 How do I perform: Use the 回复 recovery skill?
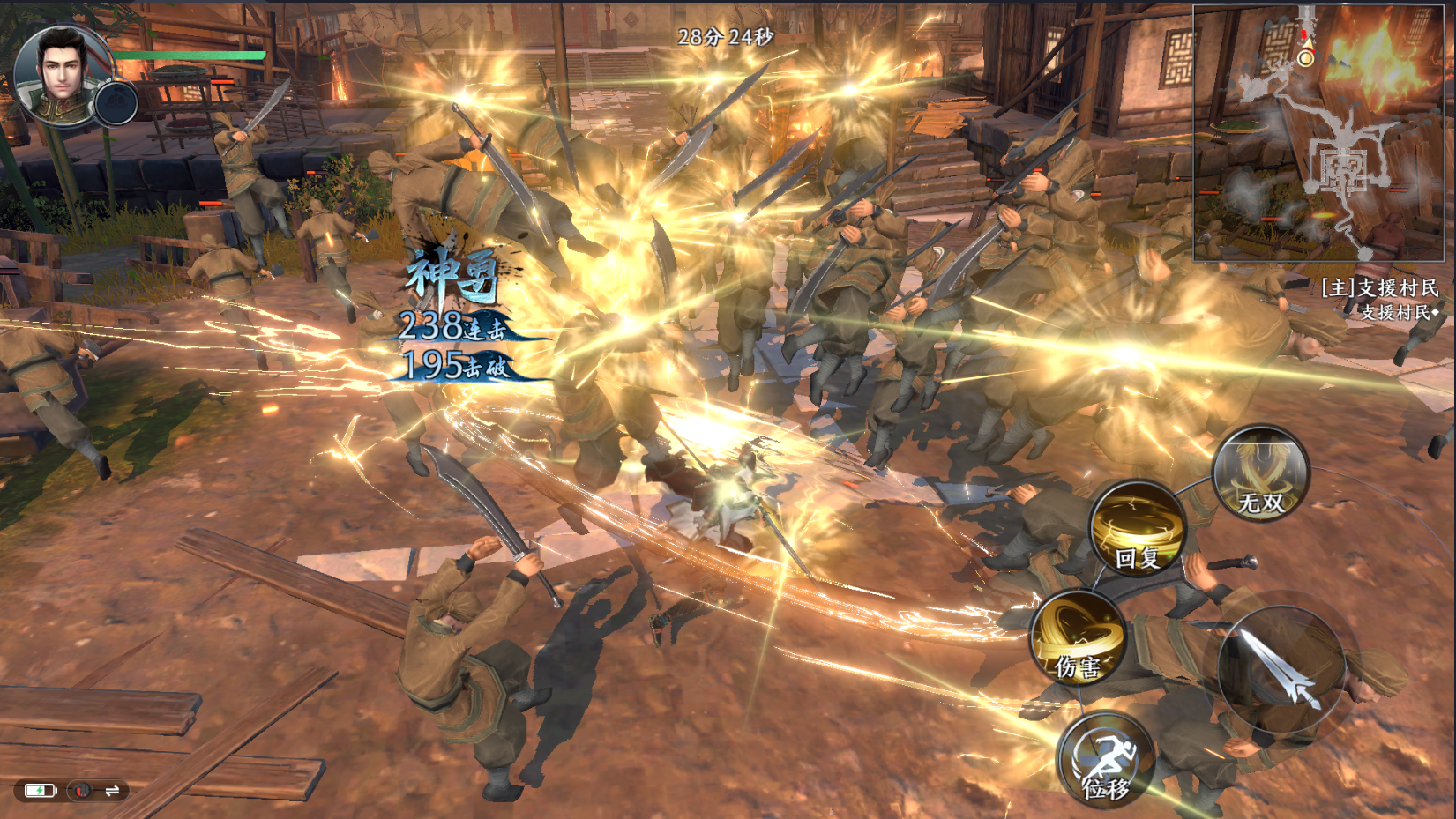(x=1138, y=528)
